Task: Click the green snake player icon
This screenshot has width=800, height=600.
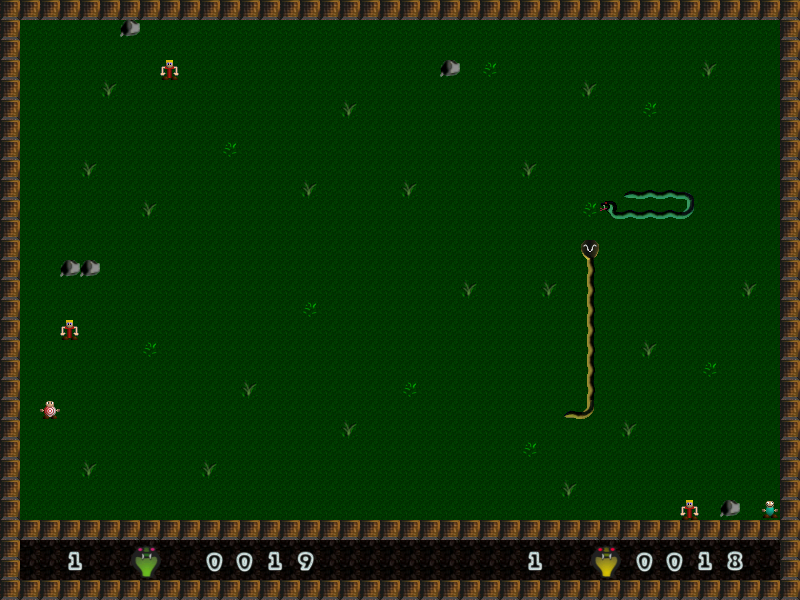Action: (146, 561)
